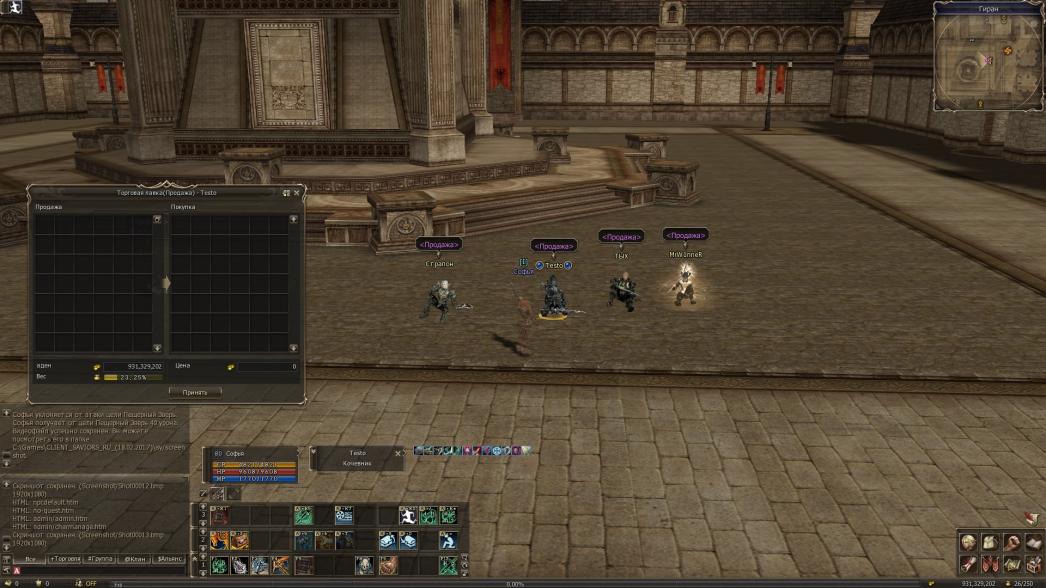Select the Все chat tab
1046x588 pixels.
pos(31,559)
